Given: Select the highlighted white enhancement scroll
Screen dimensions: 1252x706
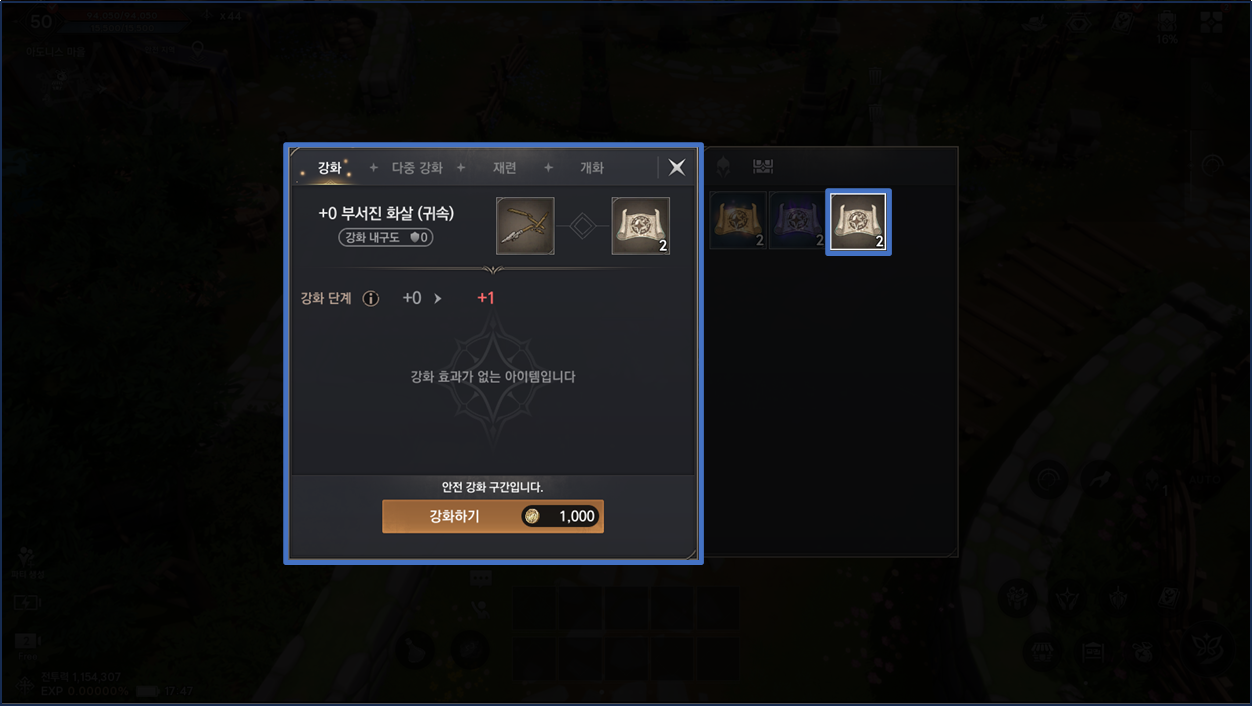Looking at the screenshot, I should pyautogui.click(x=858, y=222).
